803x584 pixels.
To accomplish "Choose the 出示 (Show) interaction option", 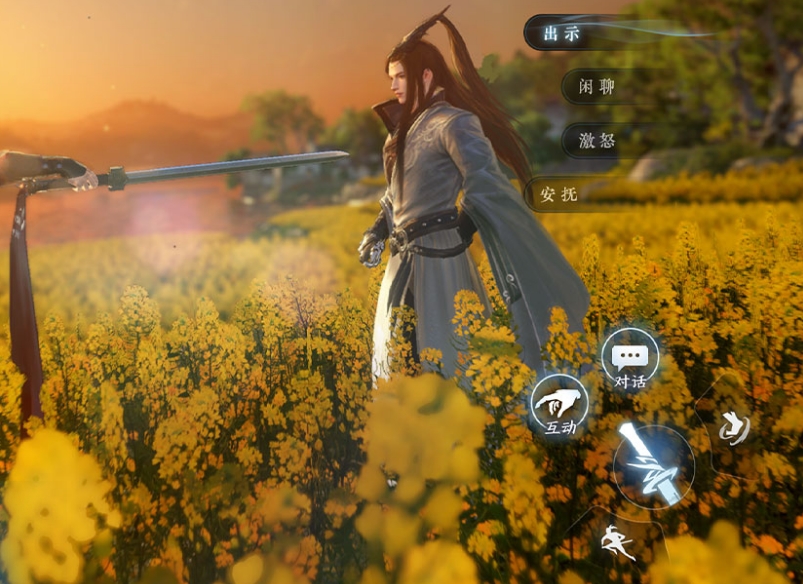I will [x=563, y=33].
